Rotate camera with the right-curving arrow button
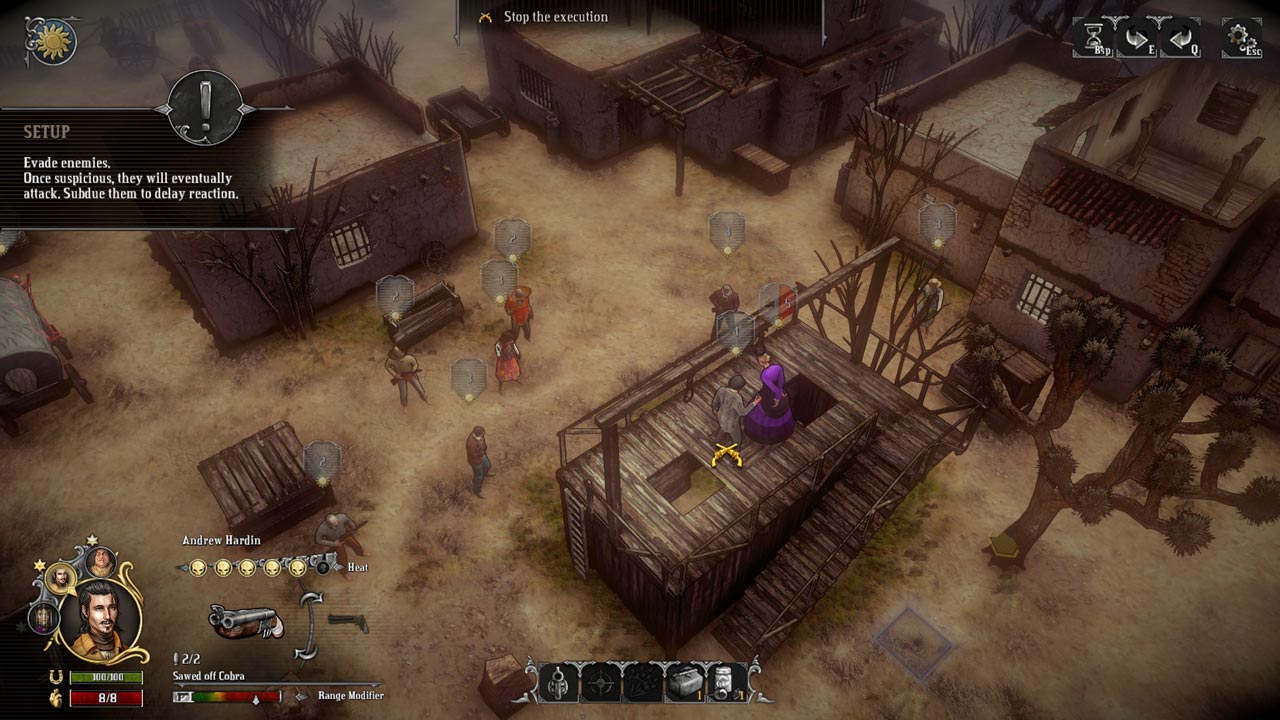Screen dimensions: 1280x720 click(1137, 38)
